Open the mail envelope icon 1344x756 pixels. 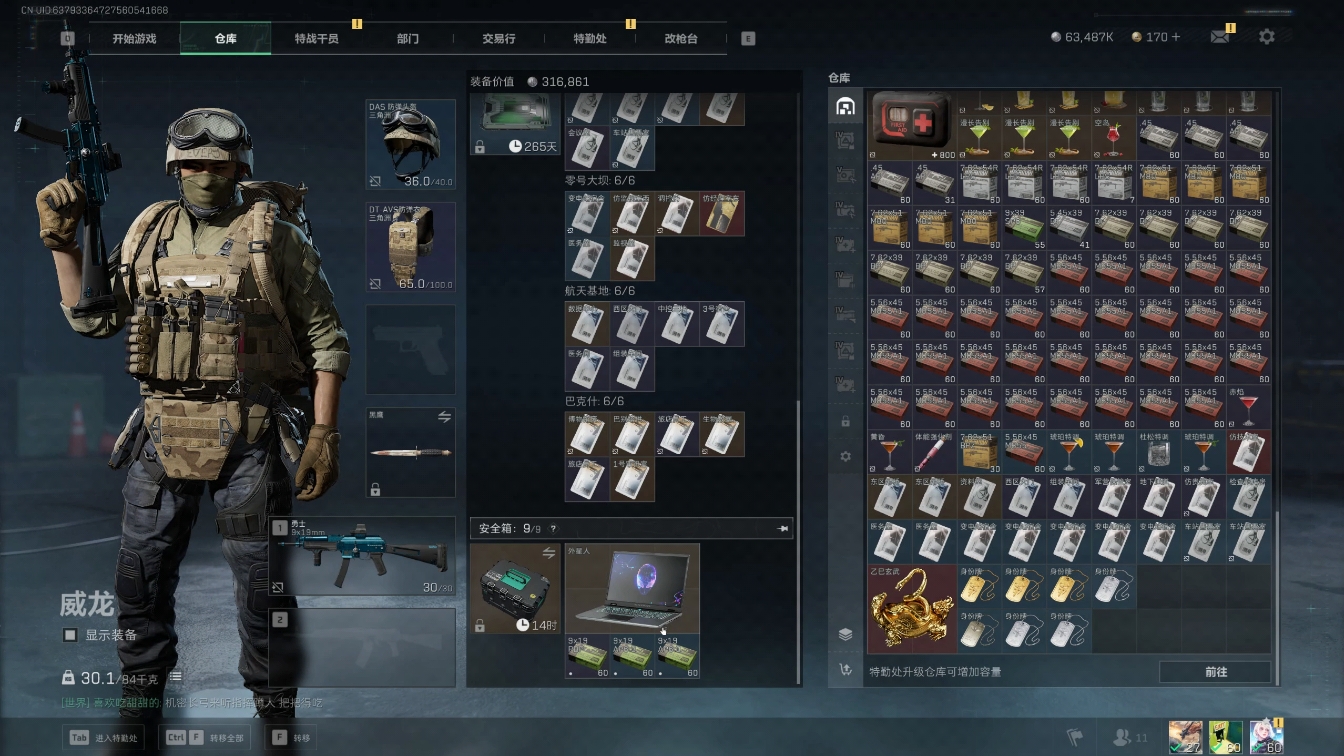[1220, 37]
